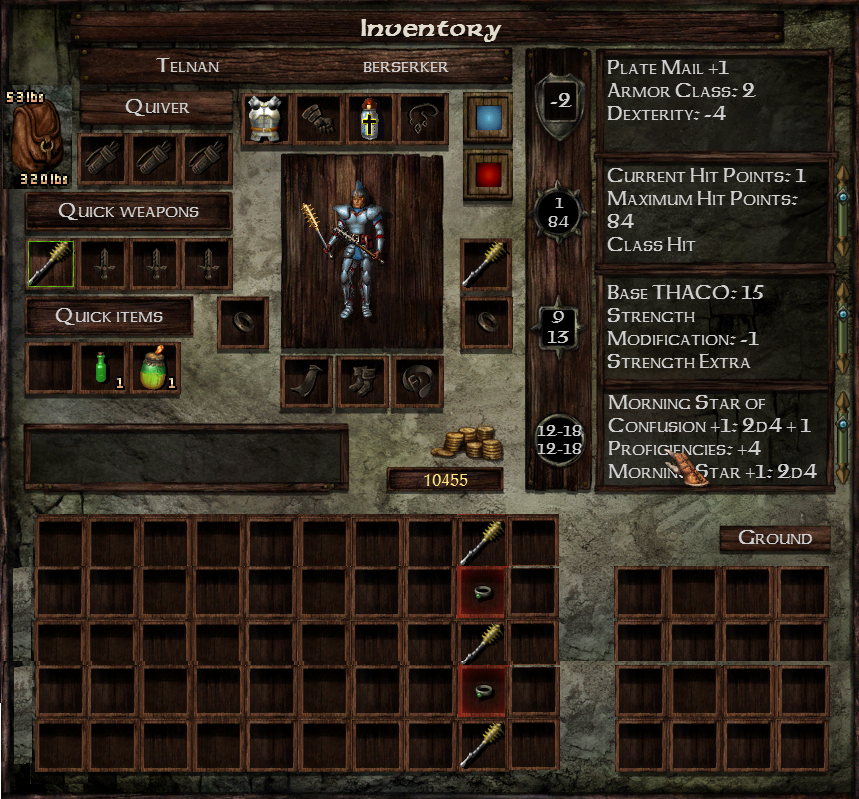Open the belt equipment slot
This screenshot has height=799, width=859.
416,382
